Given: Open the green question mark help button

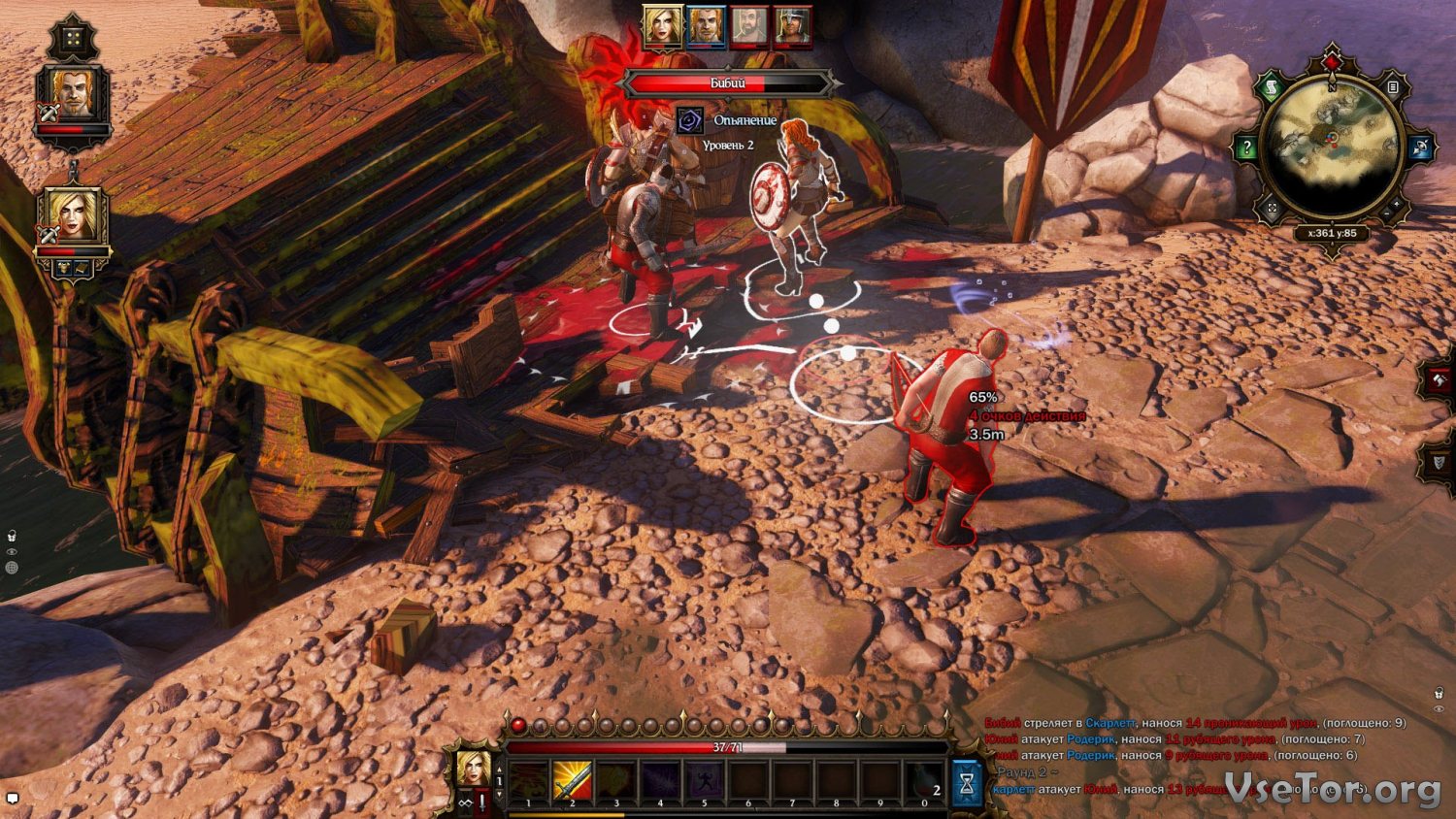Looking at the screenshot, I should [x=1246, y=148].
